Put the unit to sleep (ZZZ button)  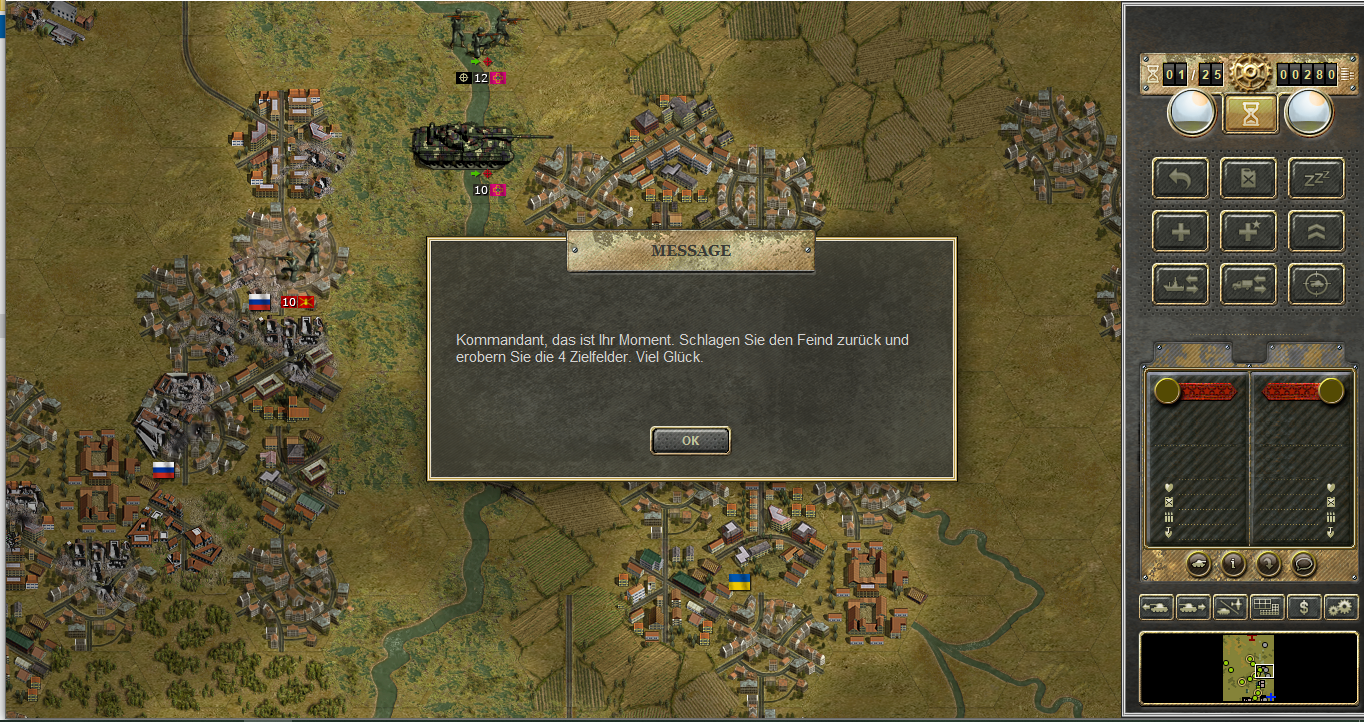click(1316, 179)
